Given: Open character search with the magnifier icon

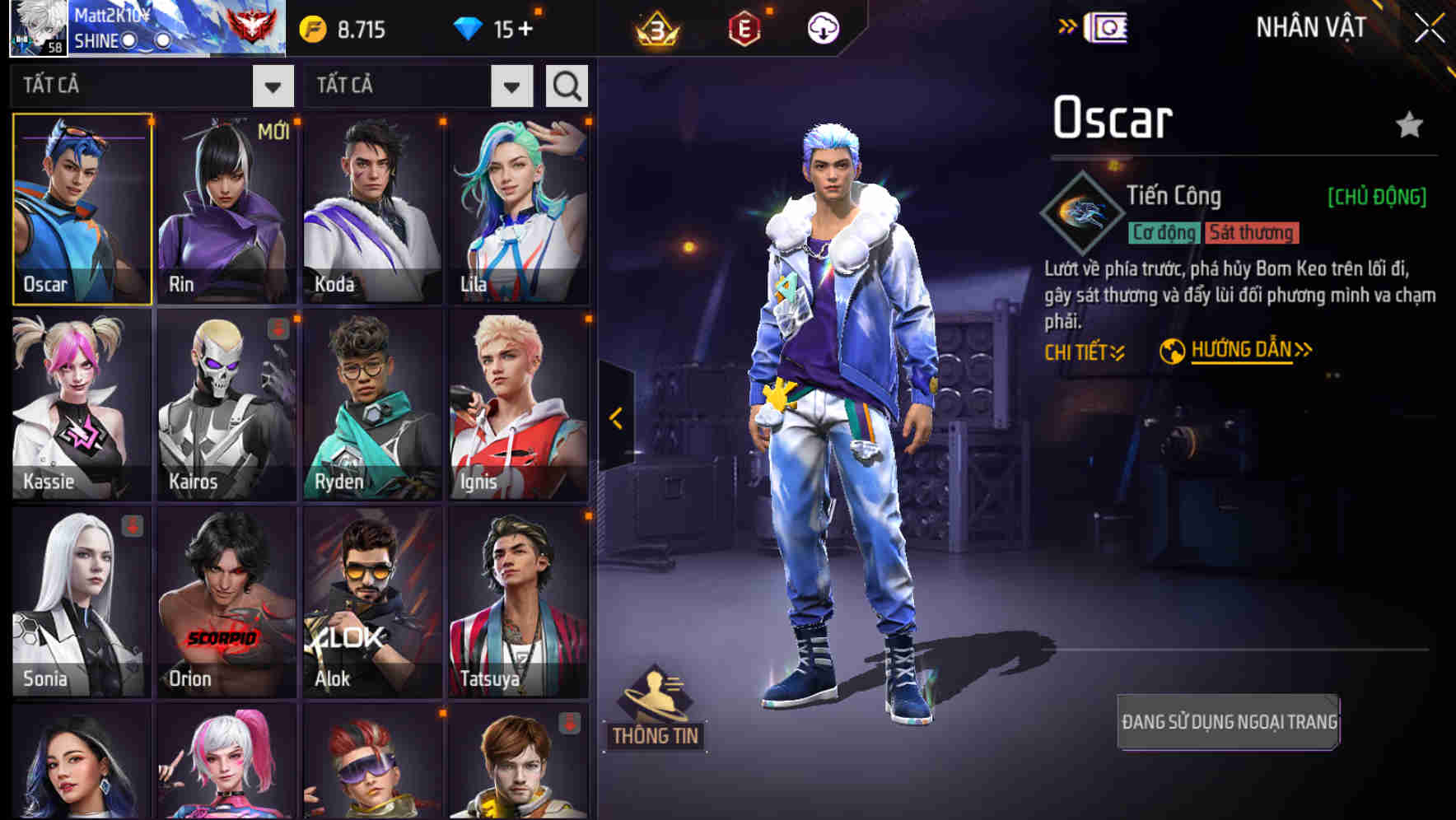Looking at the screenshot, I should tap(567, 85).
